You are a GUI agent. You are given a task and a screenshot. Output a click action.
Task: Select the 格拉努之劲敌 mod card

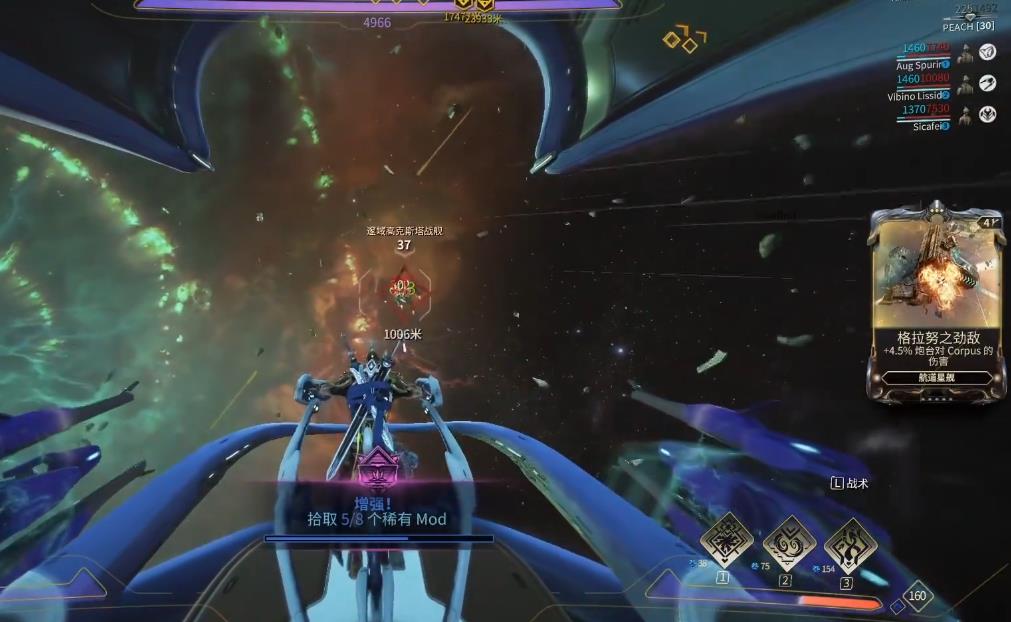(x=938, y=303)
